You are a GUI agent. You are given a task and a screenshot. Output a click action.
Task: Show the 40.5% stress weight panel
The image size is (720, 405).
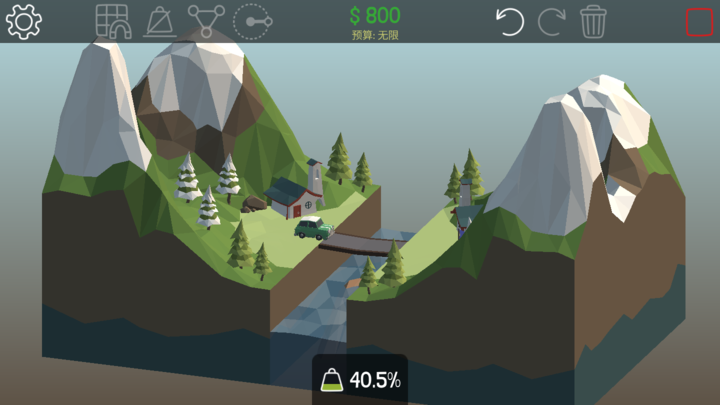point(360,379)
